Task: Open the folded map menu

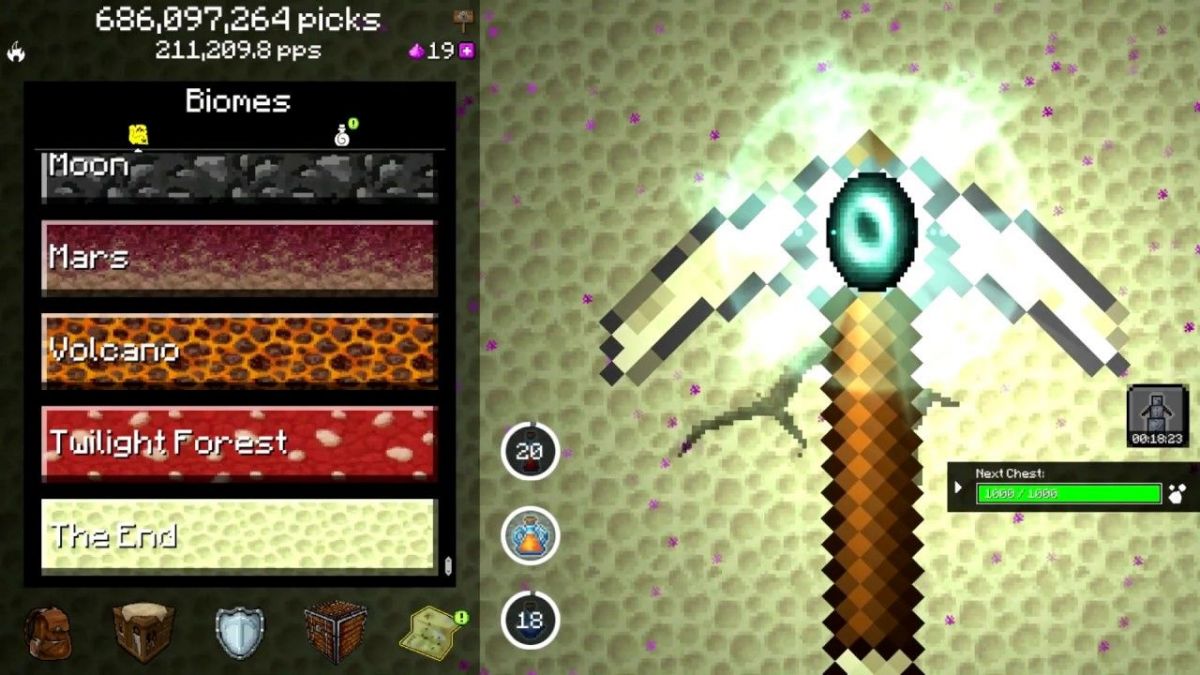Action: pyautogui.click(x=430, y=632)
